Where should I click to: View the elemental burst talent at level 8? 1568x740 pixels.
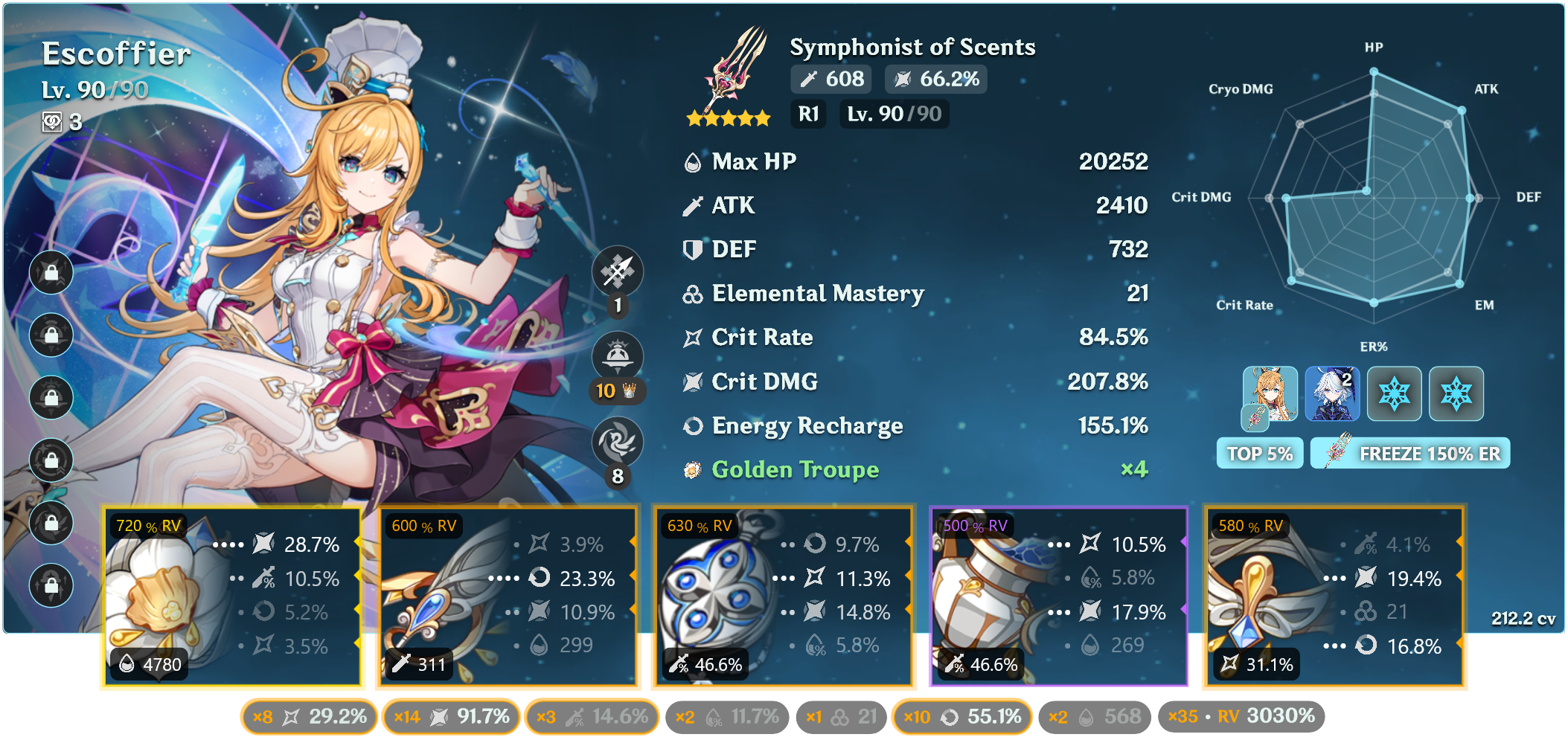(x=617, y=443)
